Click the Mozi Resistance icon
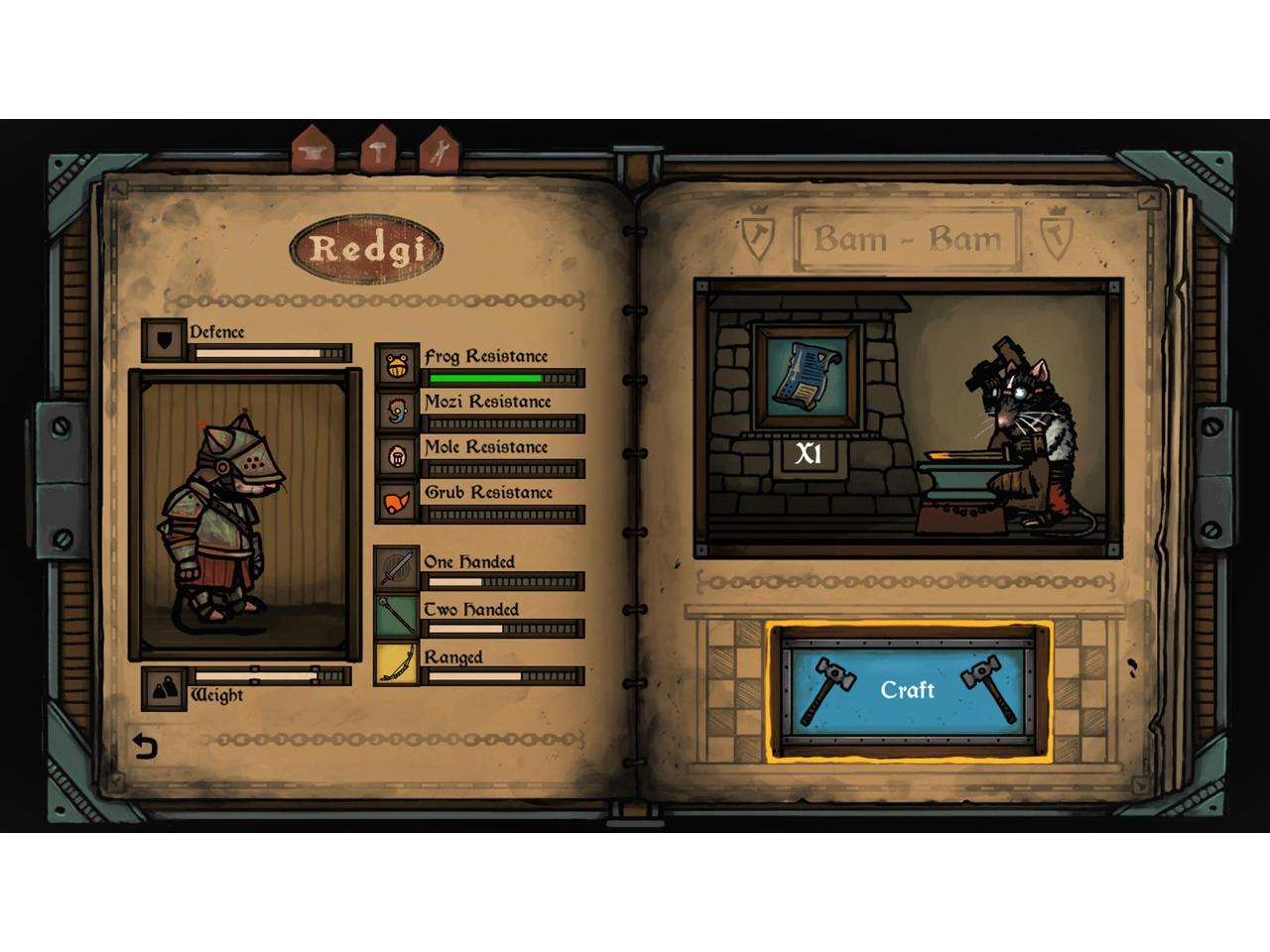 397,410
